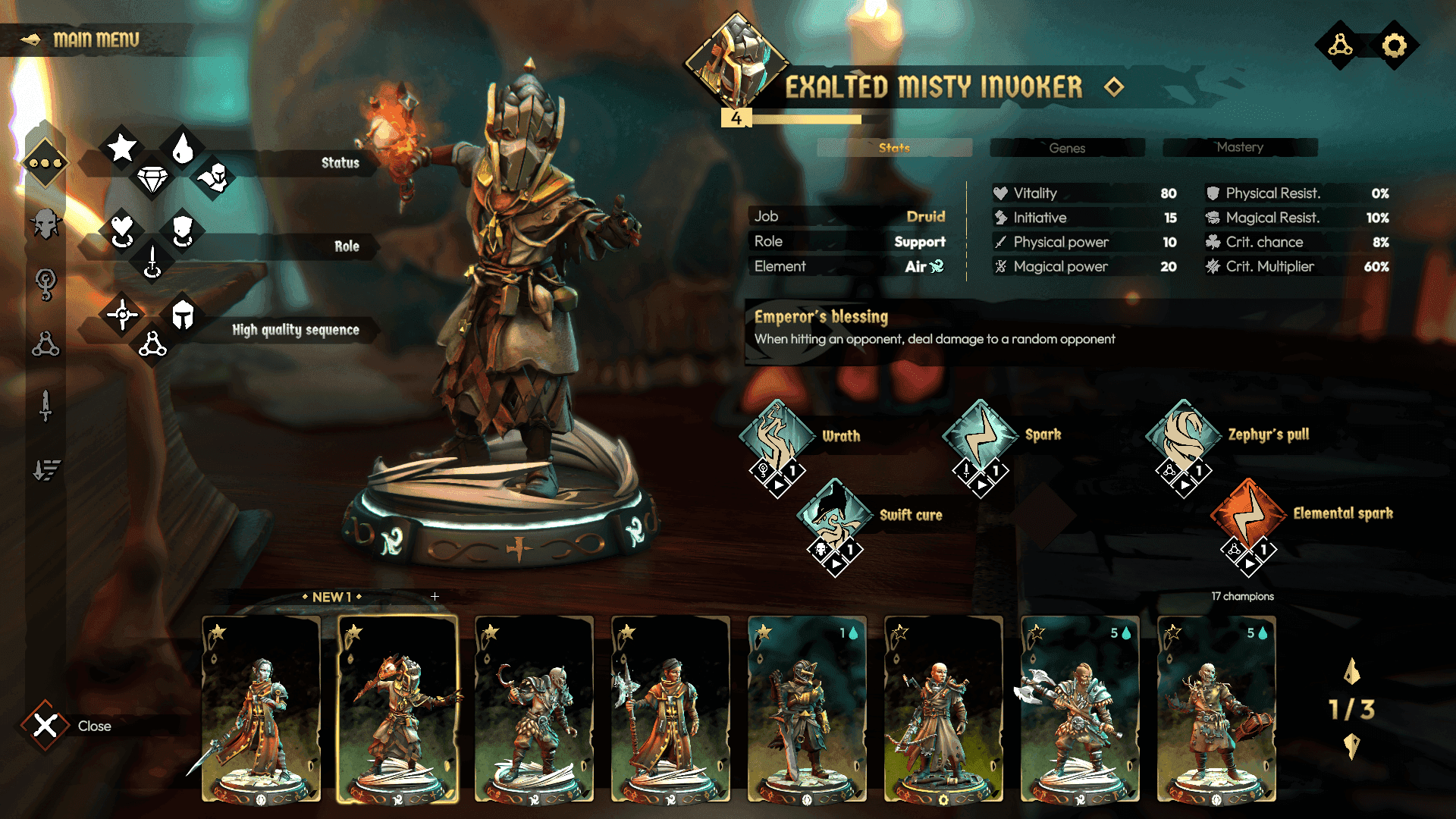Image resolution: width=1456 pixels, height=819 pixels.
Task: Click the three-dots sidebar icon
Action: pyautogui.click(x=45, y=163)
